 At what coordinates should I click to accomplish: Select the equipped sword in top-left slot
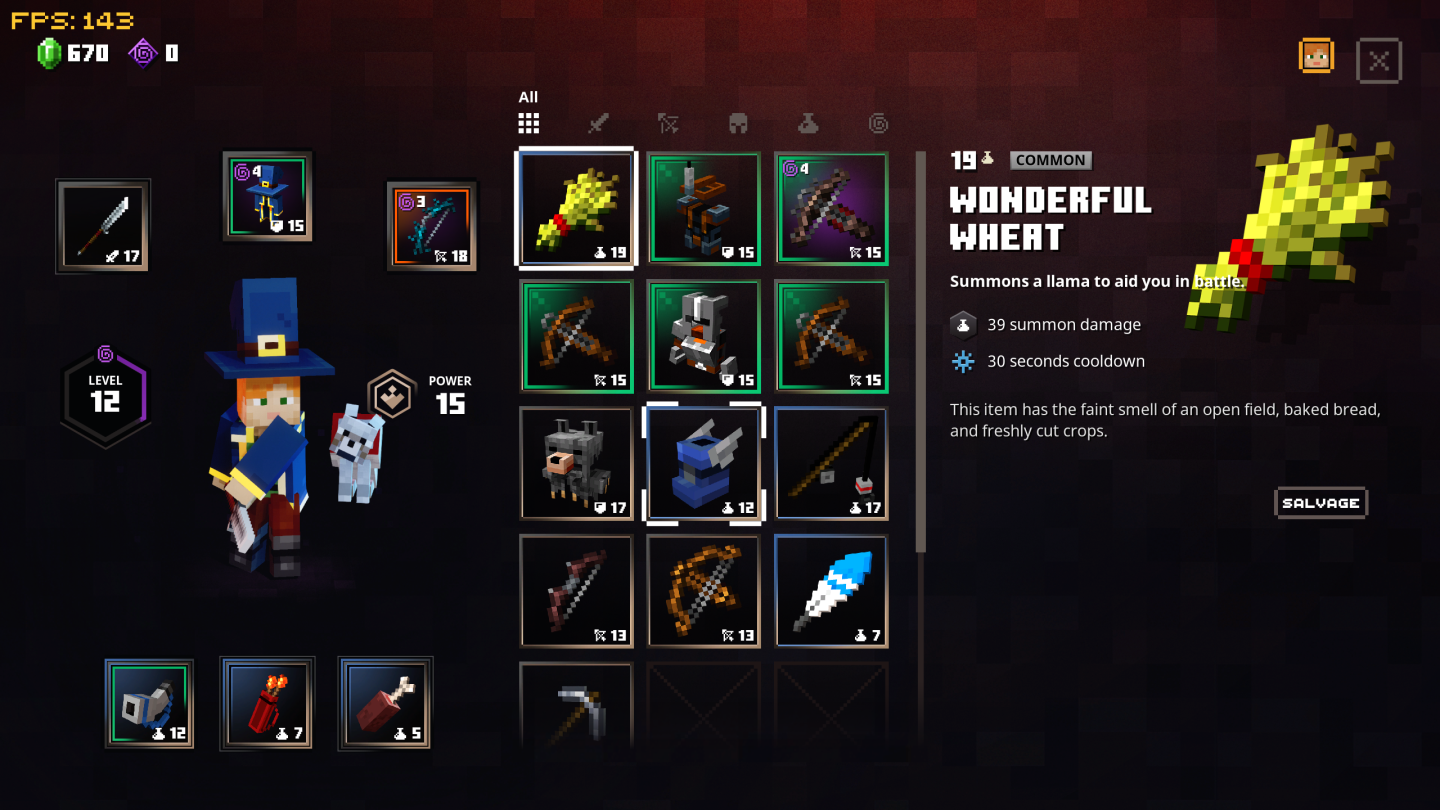[x=103, y=225]
